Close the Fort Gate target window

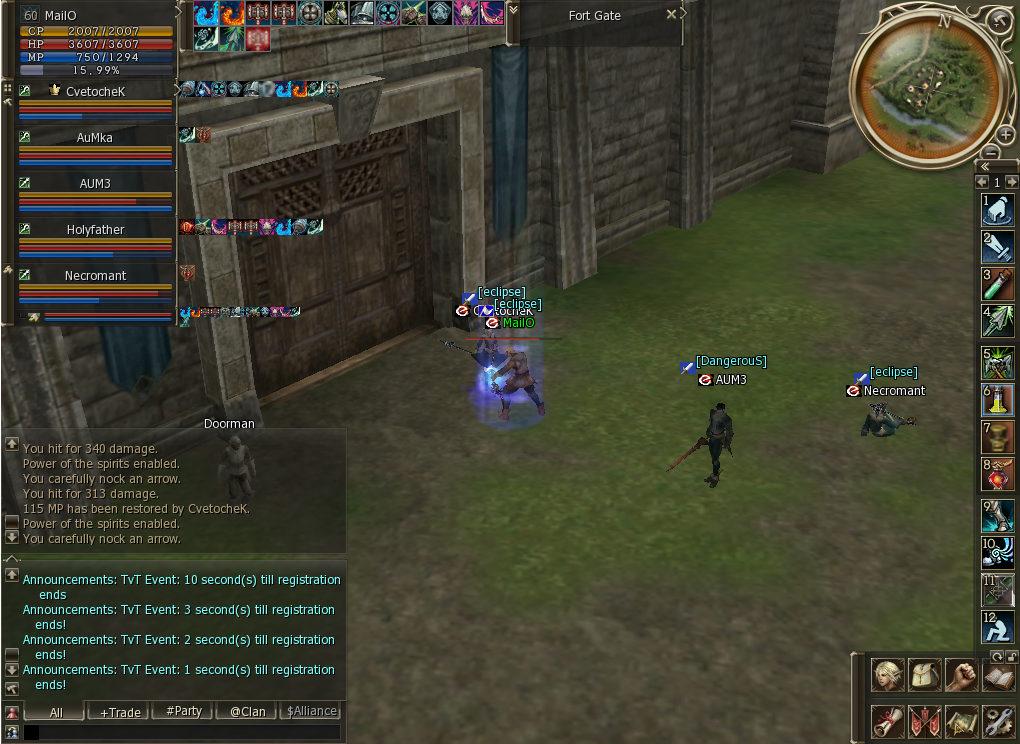pyautogui.click(x=671, y=15)
